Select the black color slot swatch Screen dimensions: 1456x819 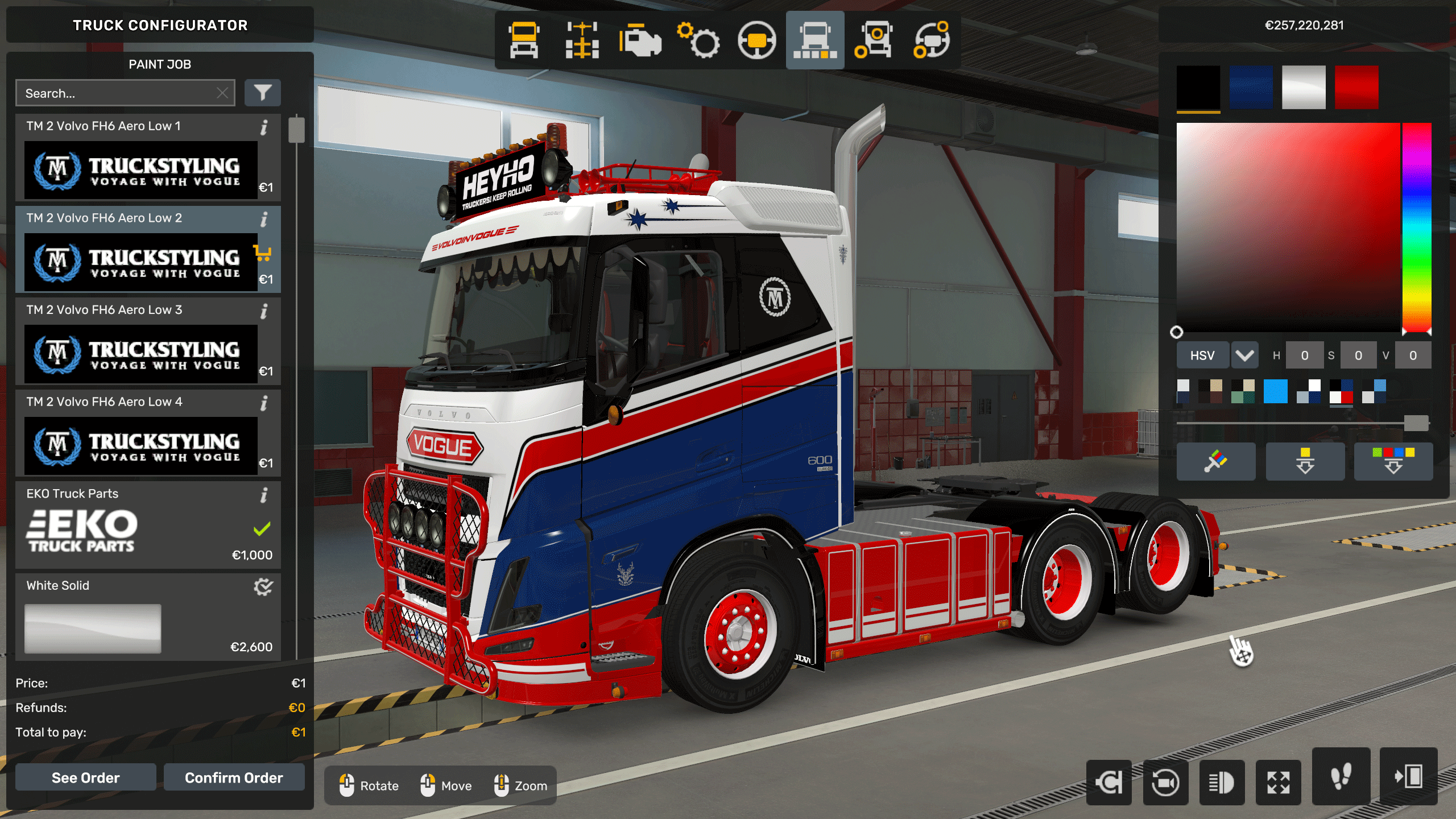1198,87
